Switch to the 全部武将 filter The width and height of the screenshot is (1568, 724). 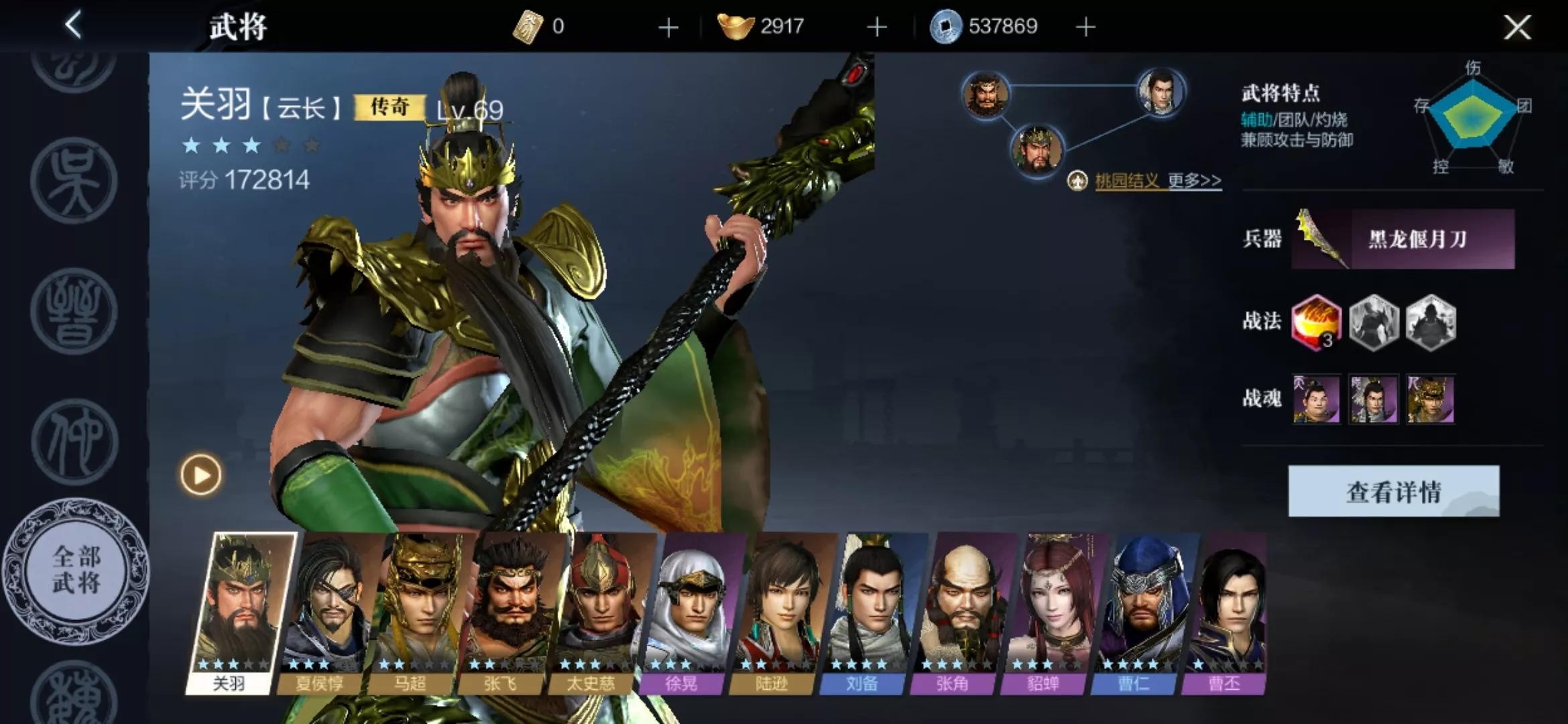(x=76, y=570)
